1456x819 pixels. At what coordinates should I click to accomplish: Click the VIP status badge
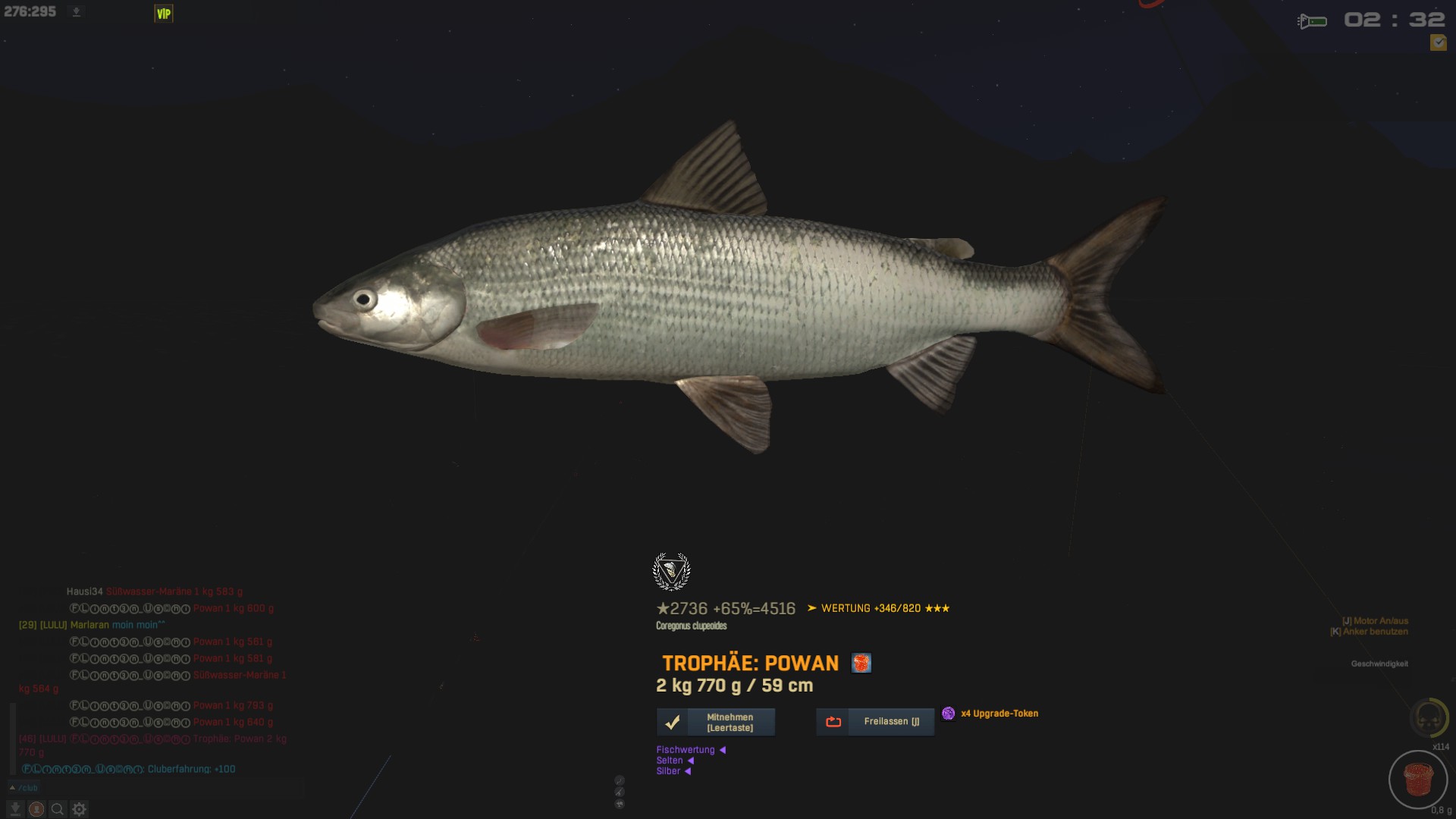click(163, 14)
